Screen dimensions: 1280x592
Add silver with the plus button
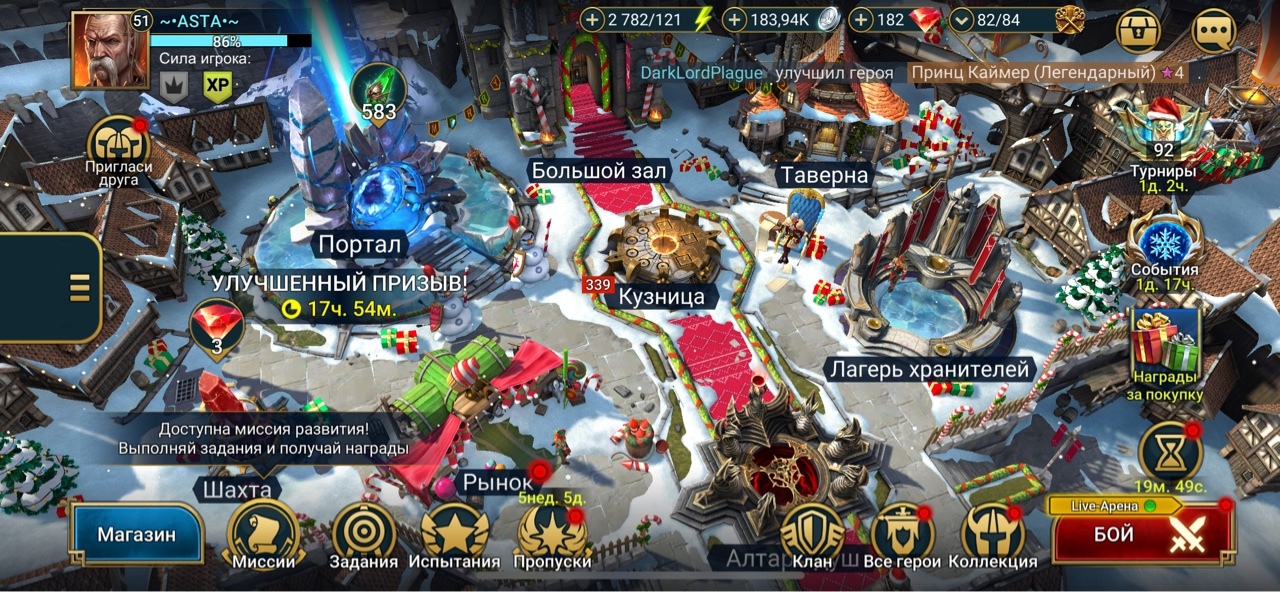pyautogui.click(x=735, y=19)
